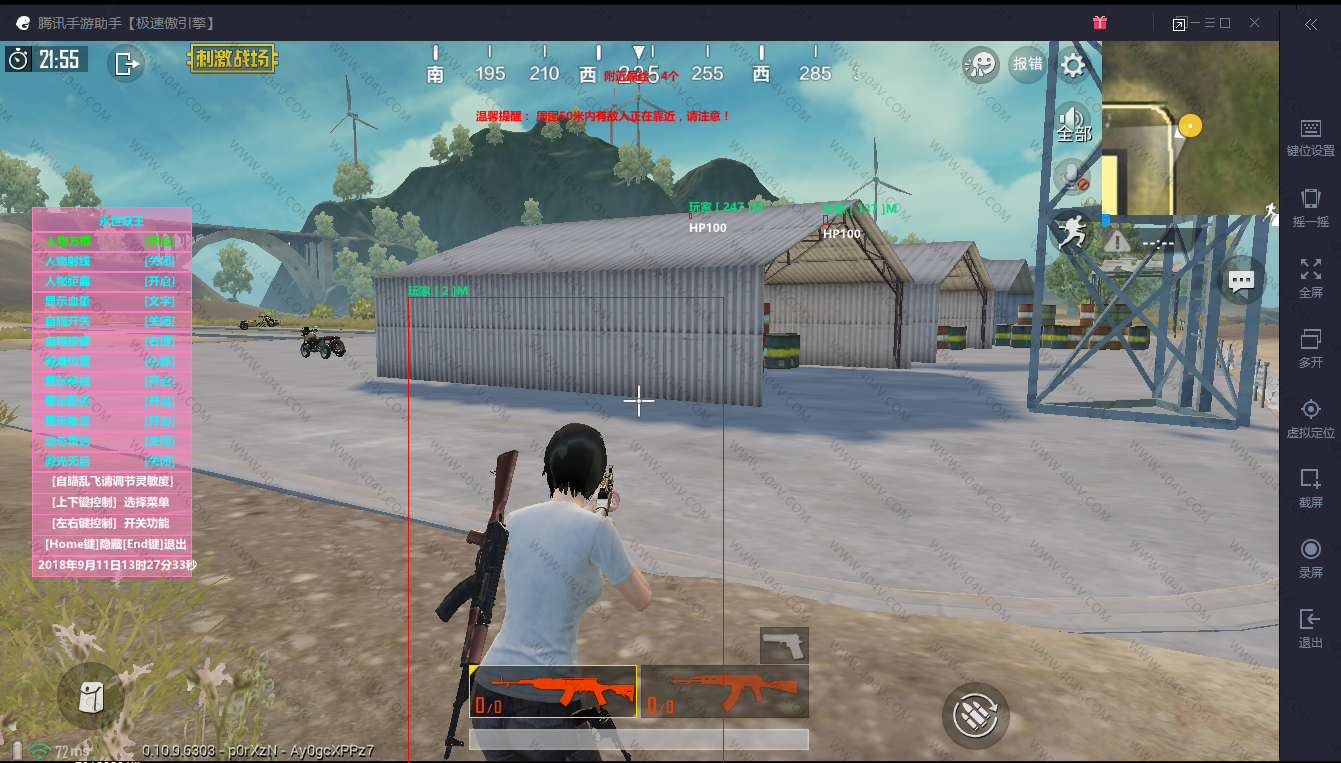Tap the bullets reload button

coord(975,714)
